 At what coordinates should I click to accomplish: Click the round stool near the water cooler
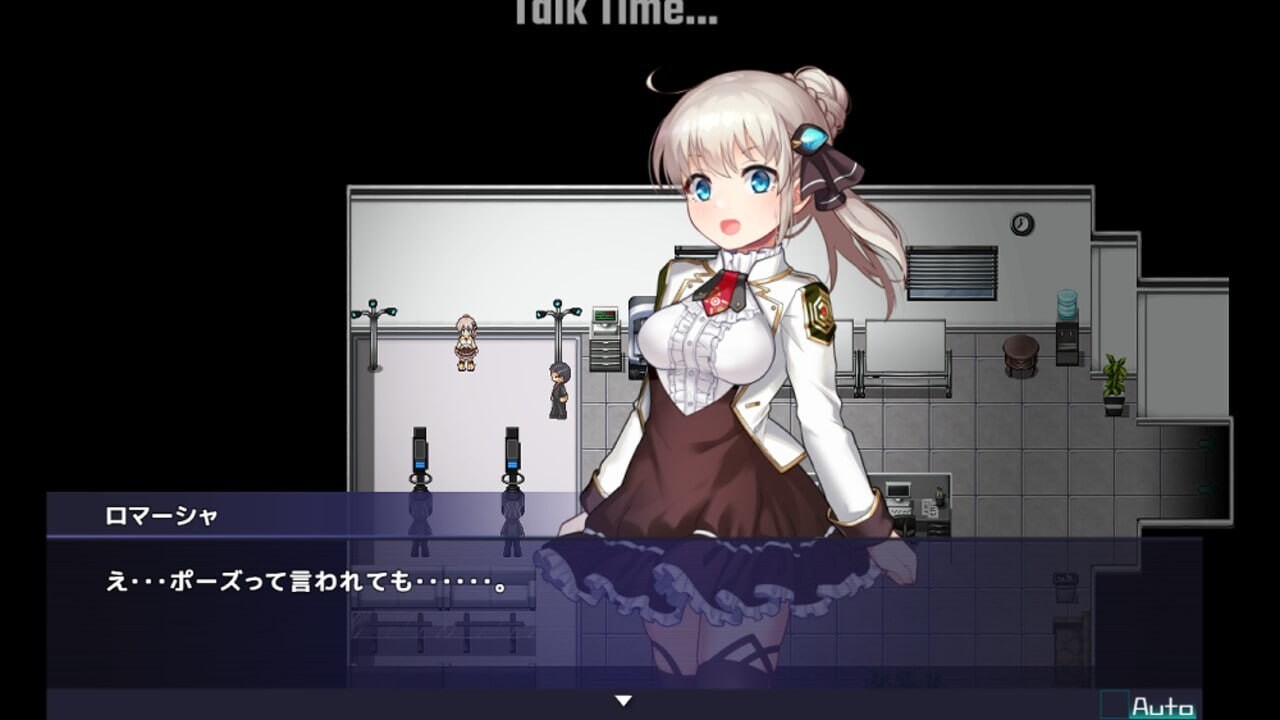pos(1019,357)
